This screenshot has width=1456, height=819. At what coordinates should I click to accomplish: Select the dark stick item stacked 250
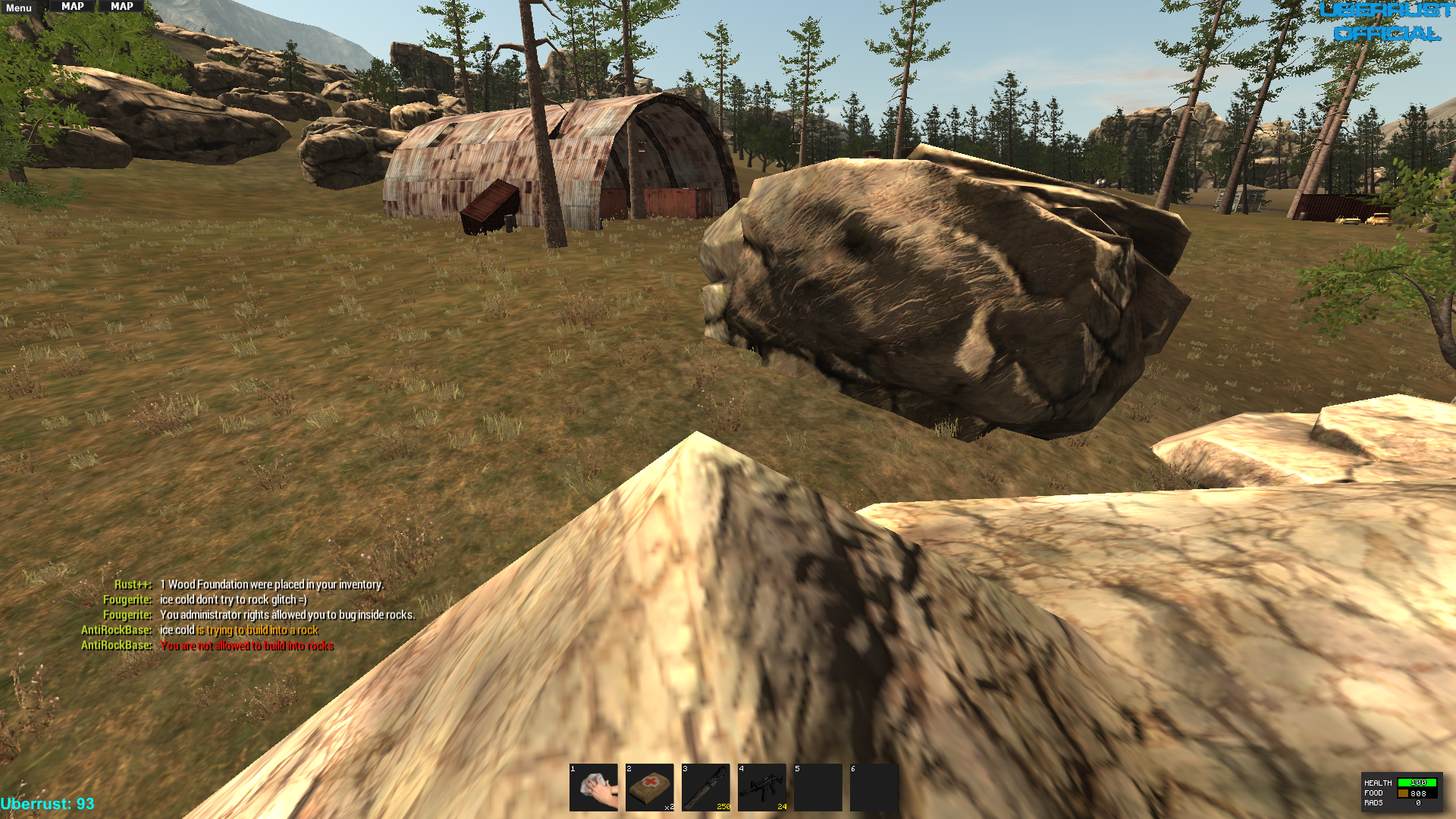point(706,787)
